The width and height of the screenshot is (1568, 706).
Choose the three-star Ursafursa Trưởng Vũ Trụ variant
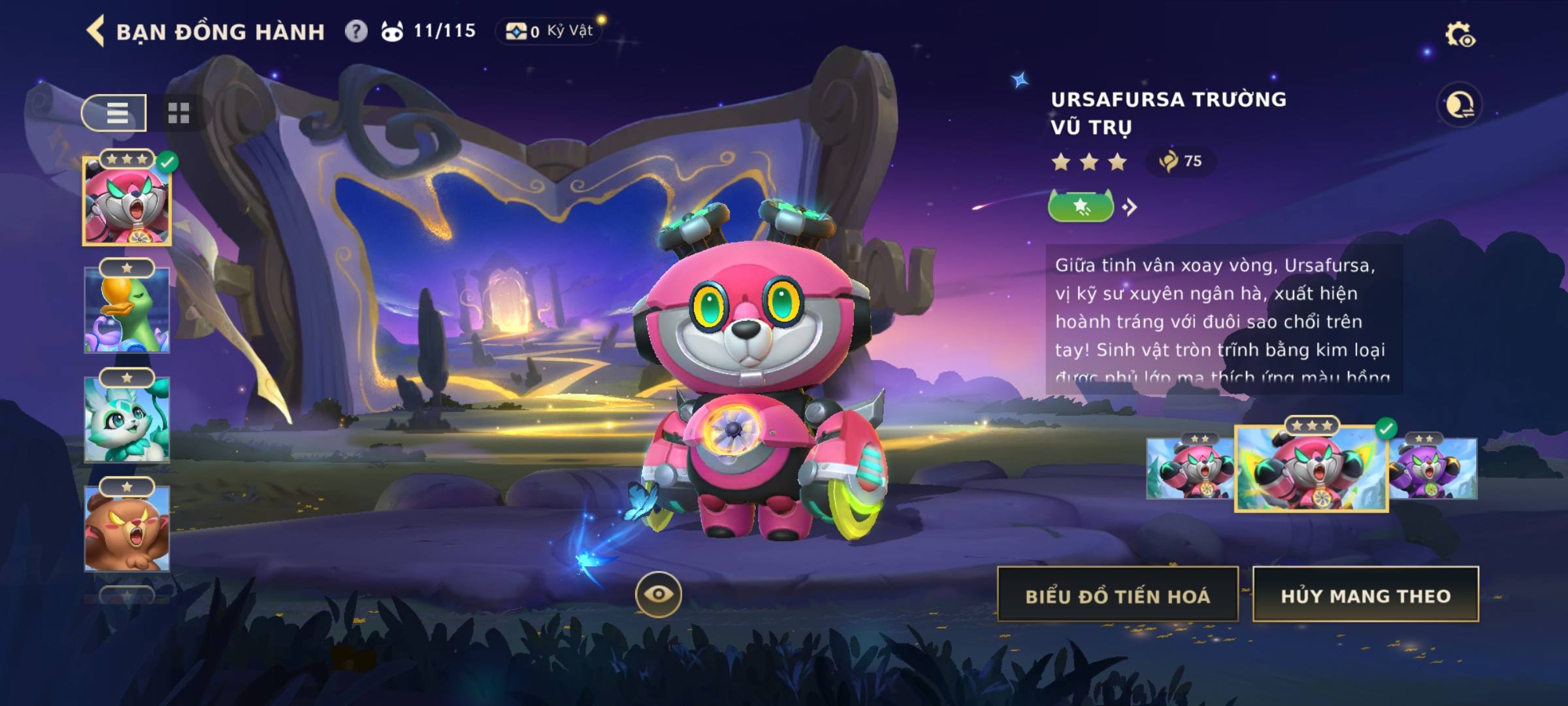pos(1311,469)
